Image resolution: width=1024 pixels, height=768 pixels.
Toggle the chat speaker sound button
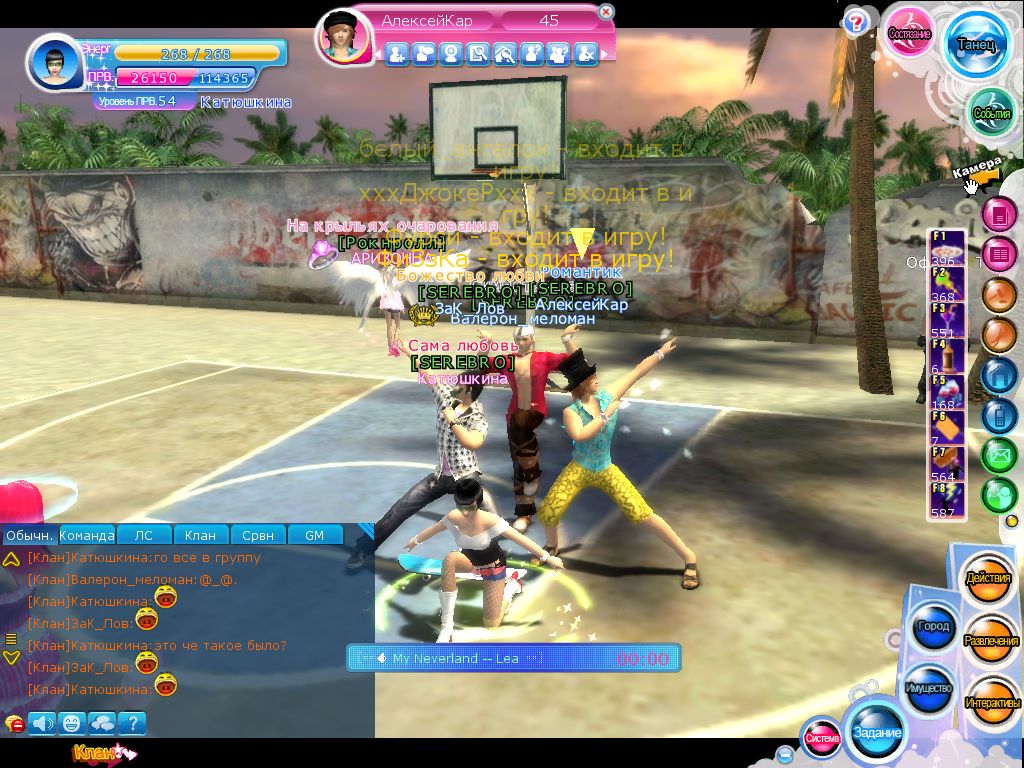(42, 722)
